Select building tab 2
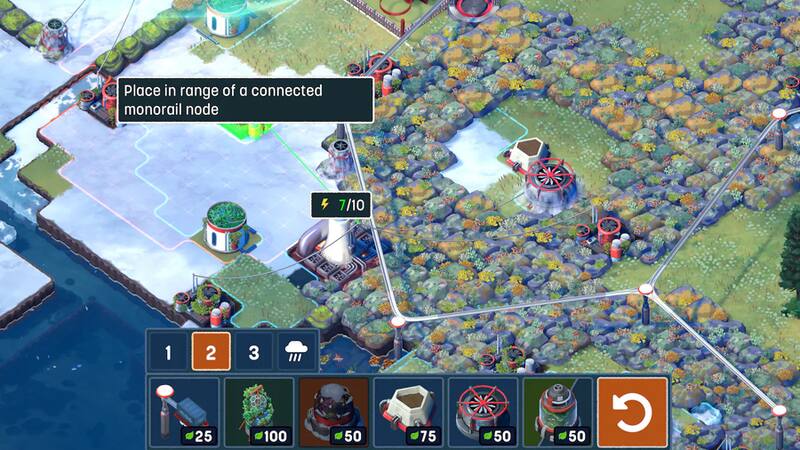 click(212, 352)
